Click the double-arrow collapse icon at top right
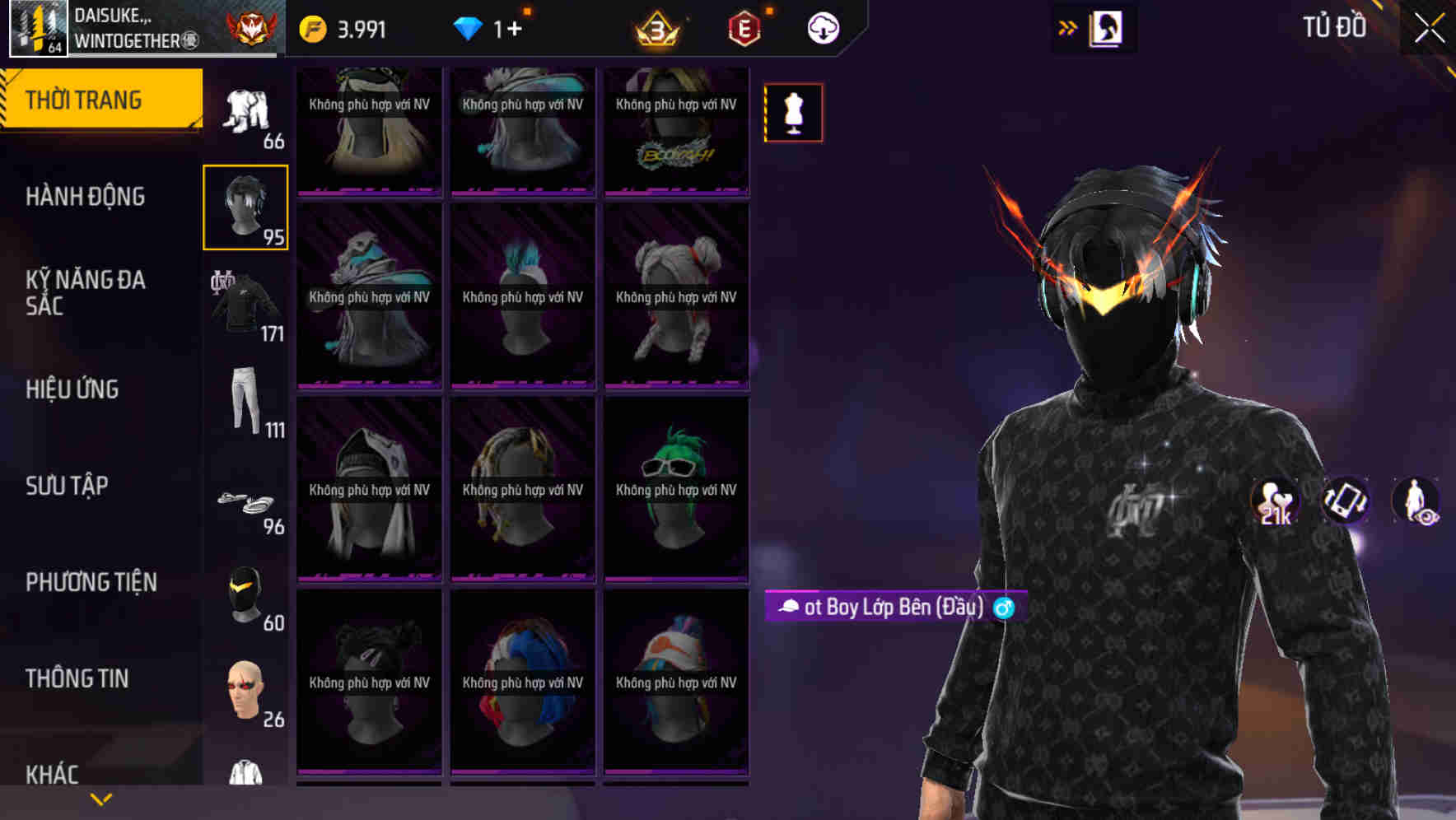The height and width of the screenshot is (820, 1456). (1068, 27)
